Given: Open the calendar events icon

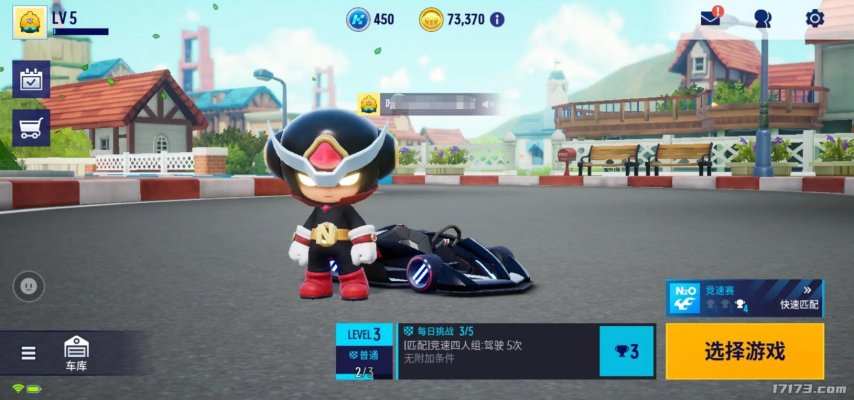Looking at the screenshot, I should [x=31, y=80].
